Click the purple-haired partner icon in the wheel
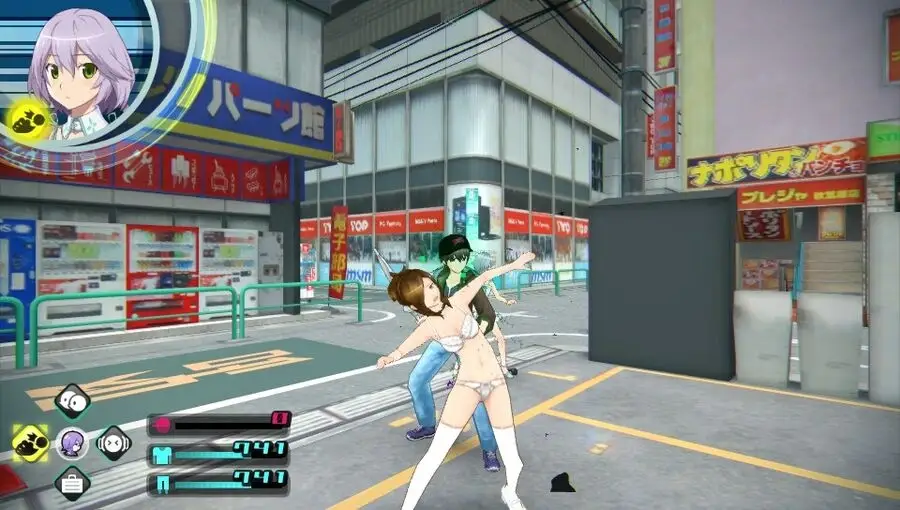900x510 pixels. pyautogui.click(x=72, y=443)
